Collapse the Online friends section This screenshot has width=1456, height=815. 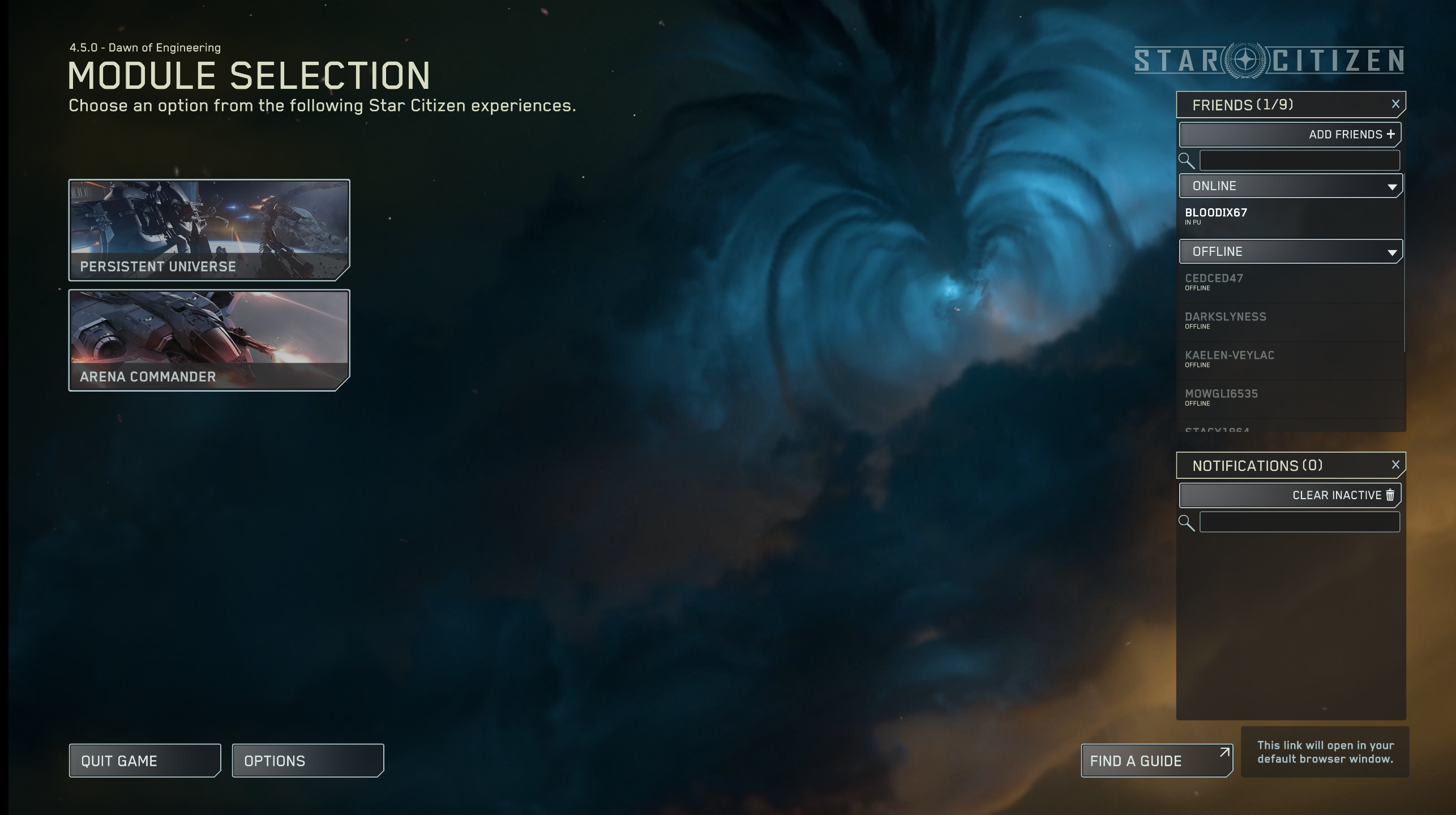tap(1290, 186)
